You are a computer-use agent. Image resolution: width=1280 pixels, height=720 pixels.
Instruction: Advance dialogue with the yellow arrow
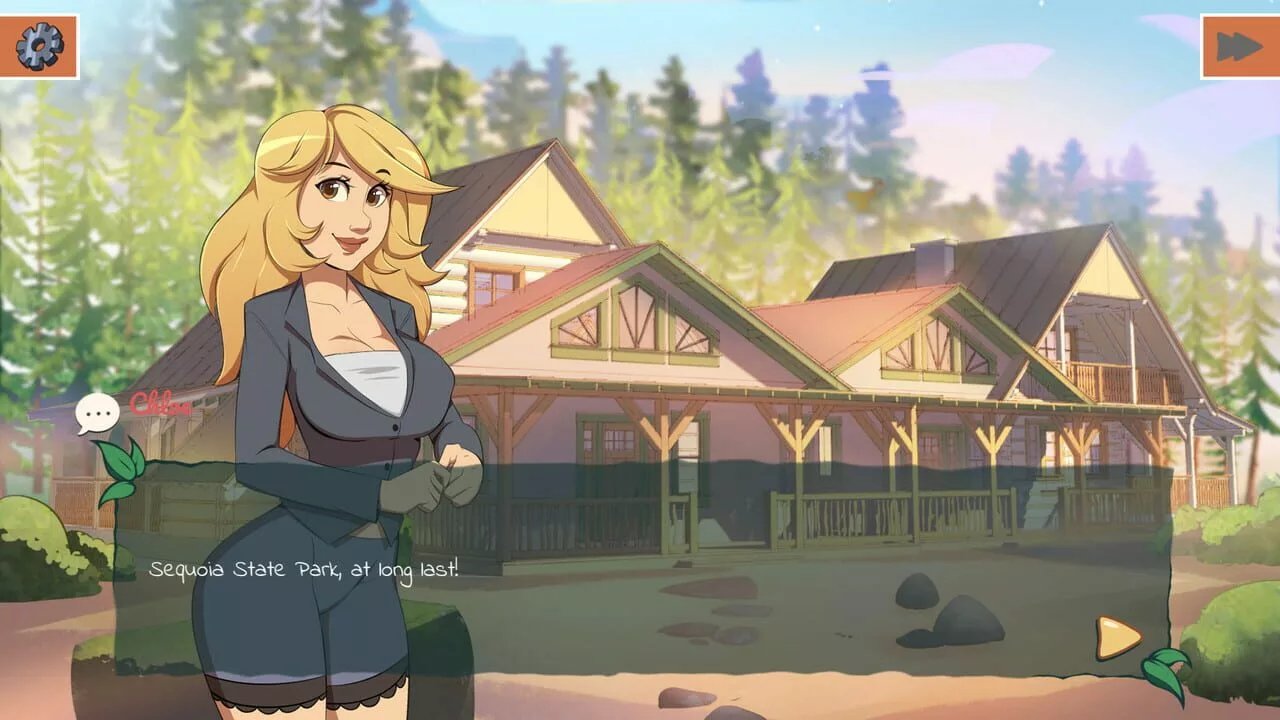coord(1117,637)
